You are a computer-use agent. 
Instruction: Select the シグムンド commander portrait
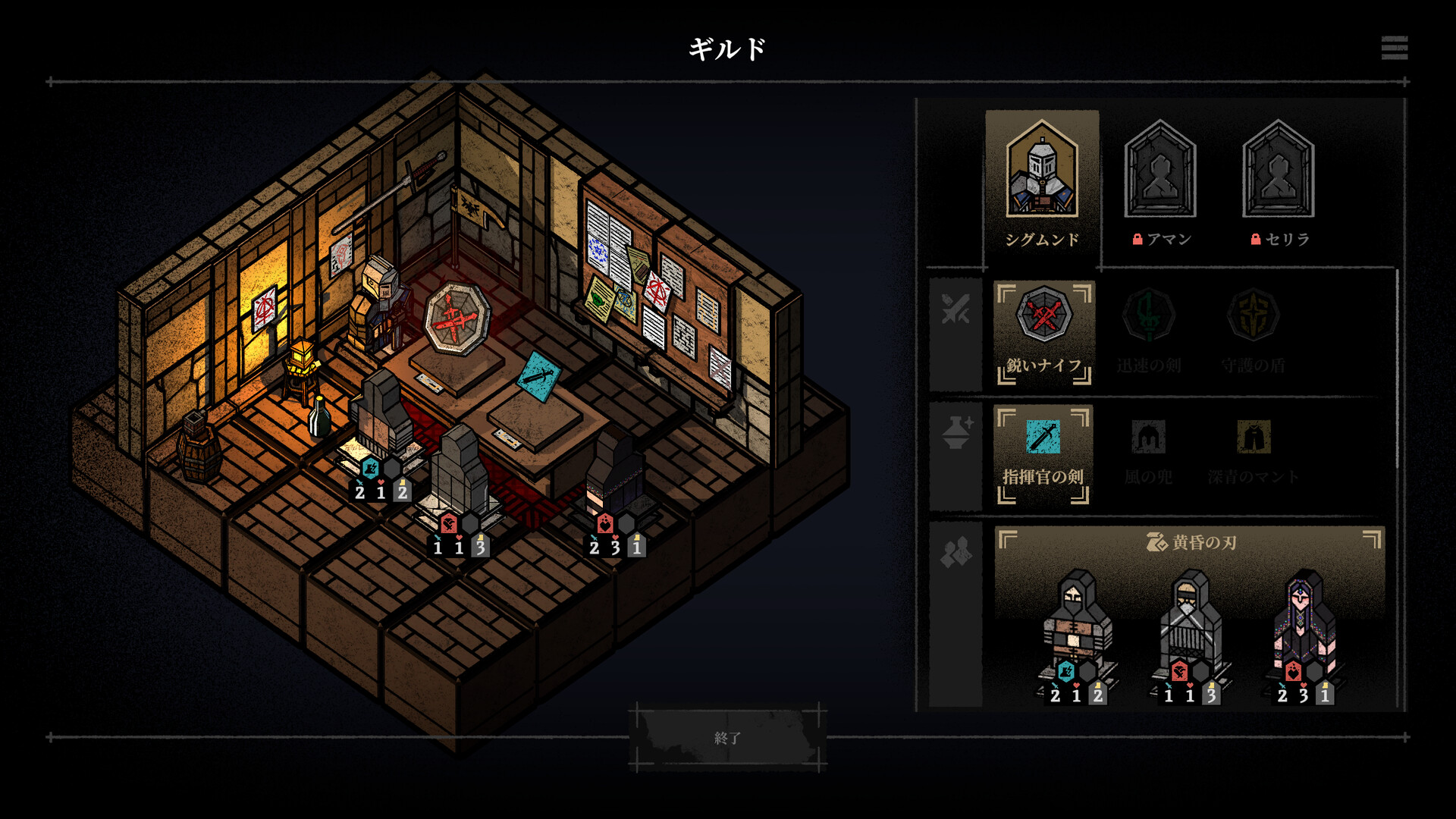1042,183
